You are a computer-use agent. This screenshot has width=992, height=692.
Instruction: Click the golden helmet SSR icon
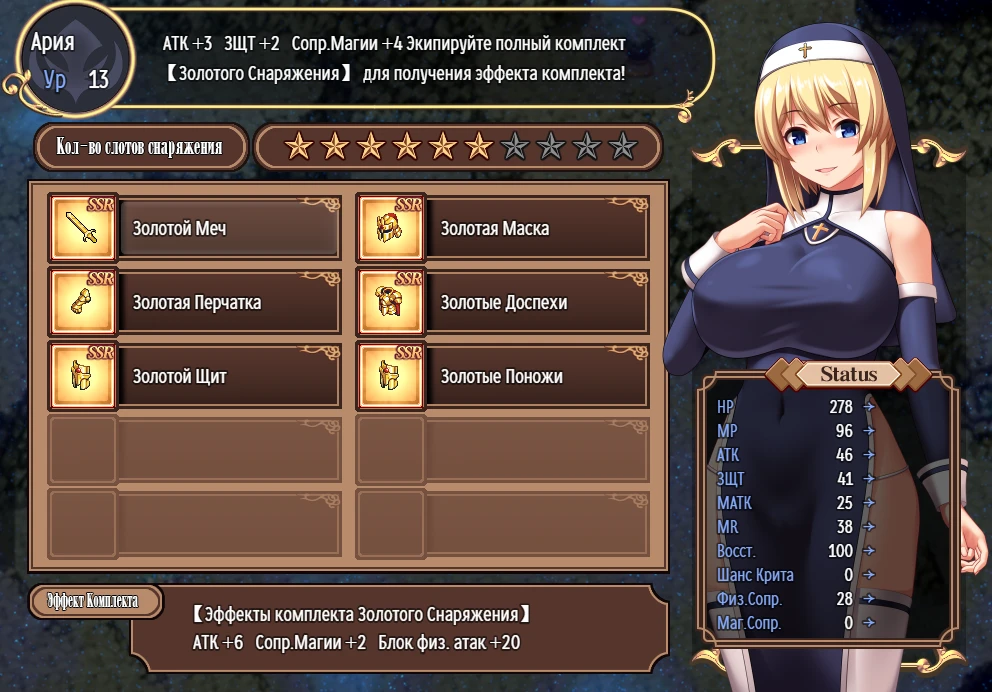click(391, 228)
